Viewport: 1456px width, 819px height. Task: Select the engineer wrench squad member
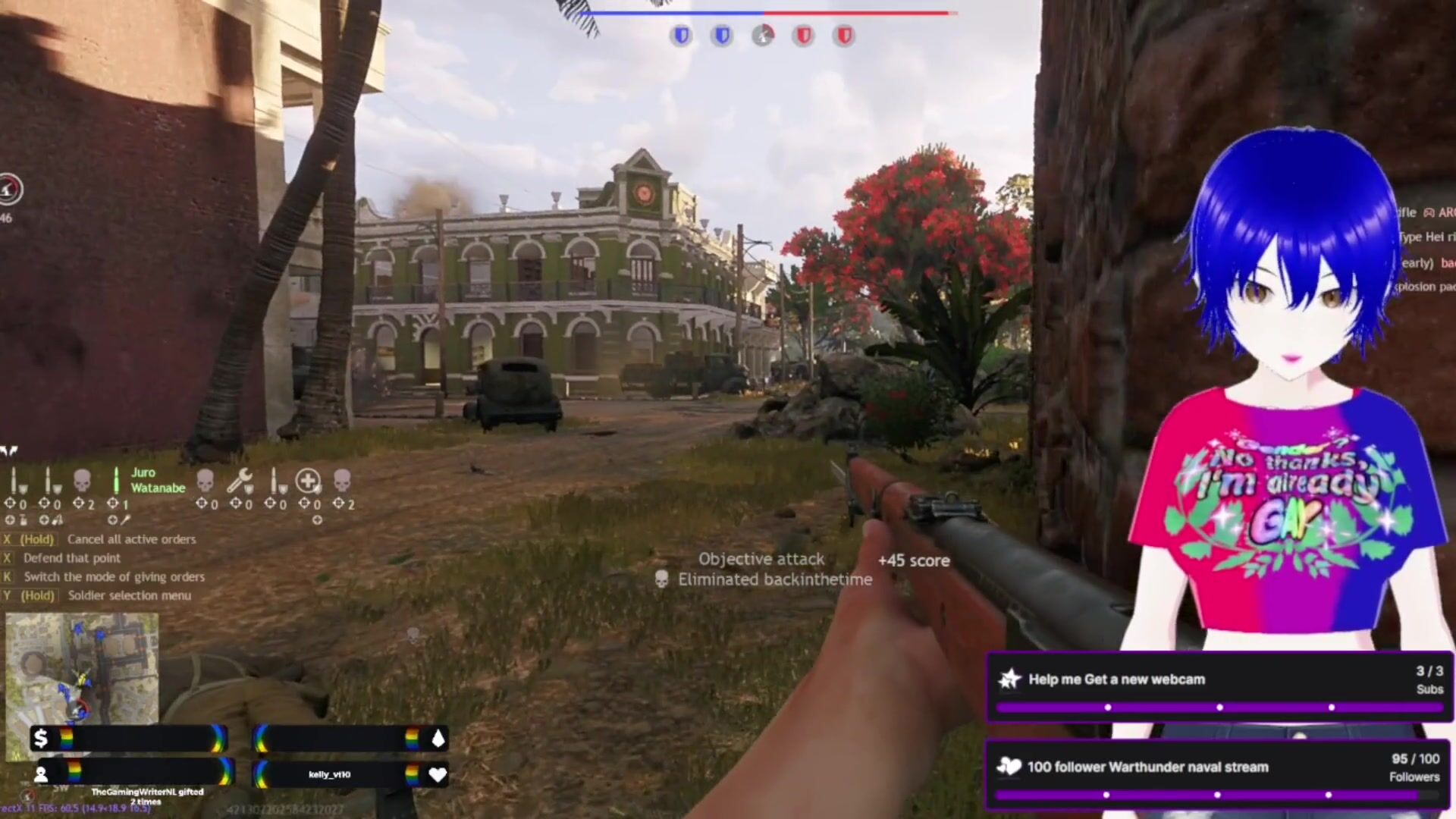(239, 480)
